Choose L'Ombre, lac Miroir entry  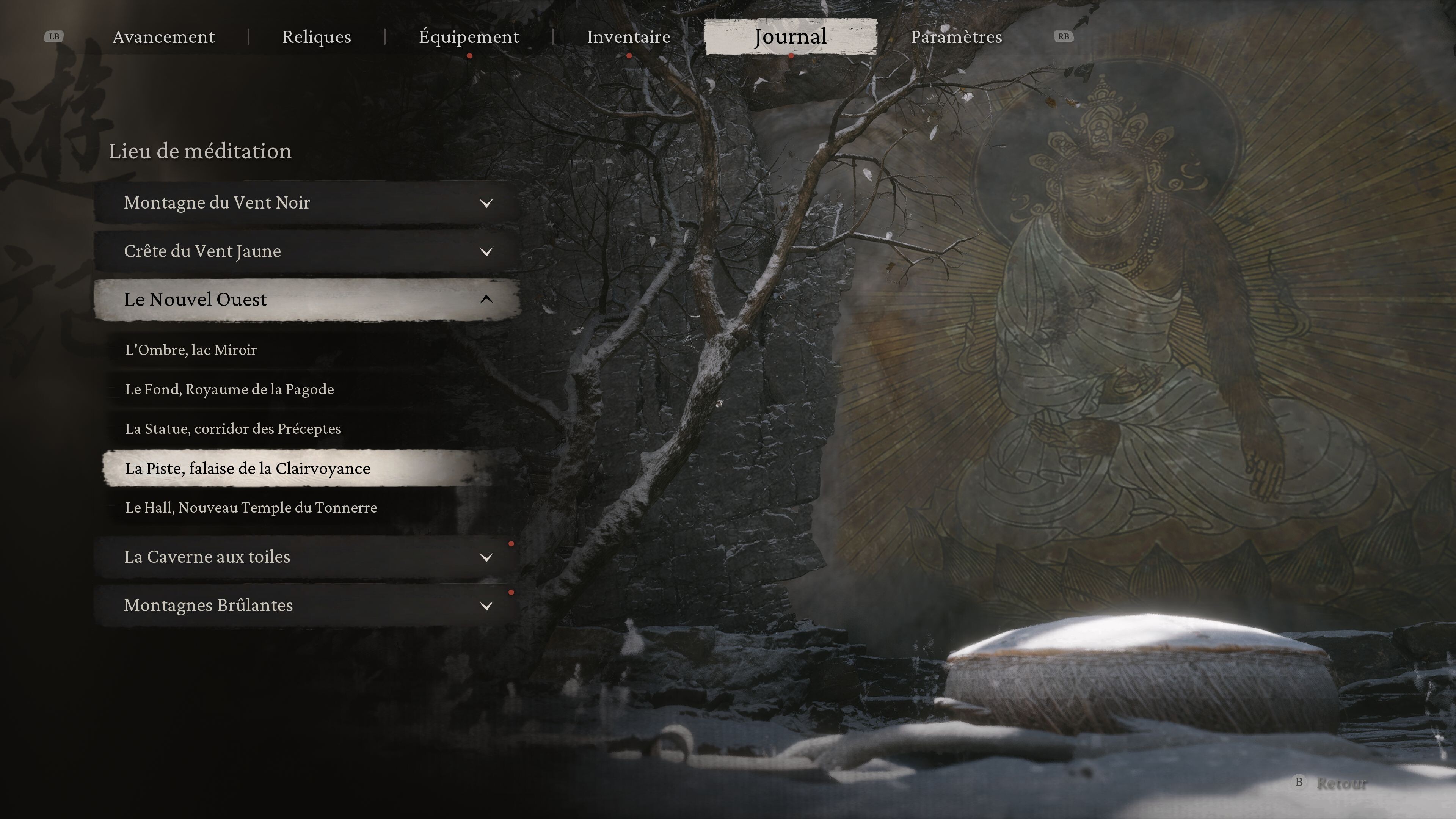point(191,350)
